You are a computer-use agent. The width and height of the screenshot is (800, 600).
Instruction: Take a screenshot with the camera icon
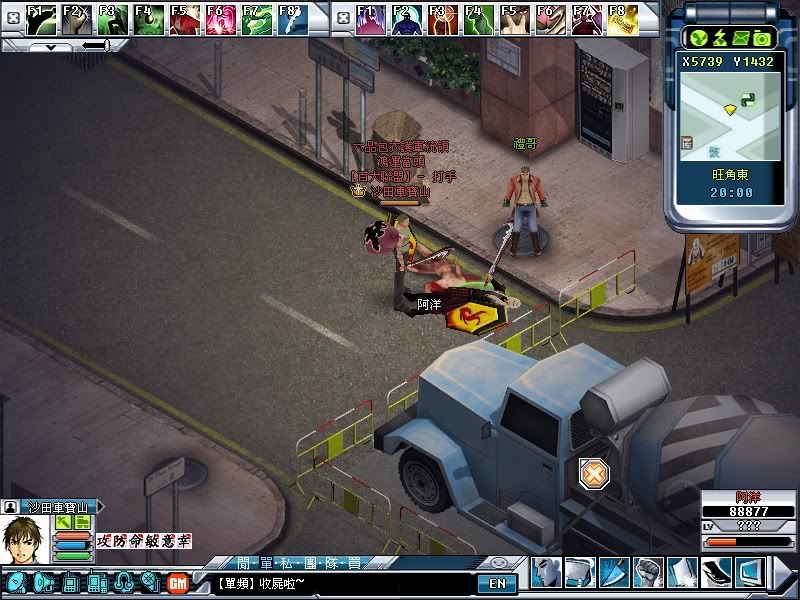pyautogui.click(x=762, y=38)
